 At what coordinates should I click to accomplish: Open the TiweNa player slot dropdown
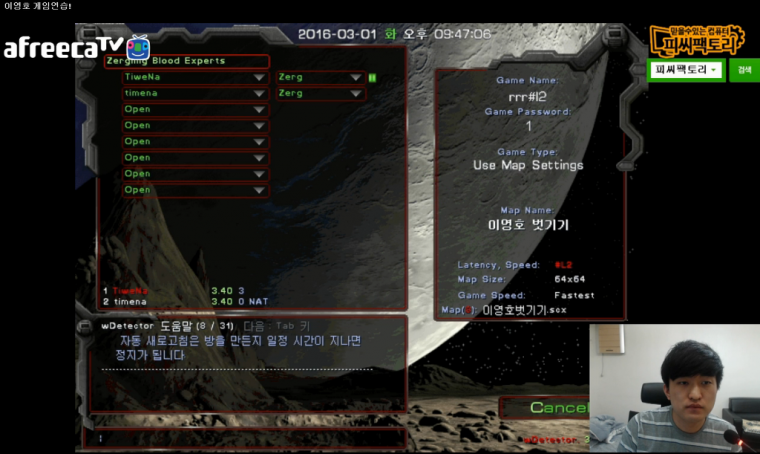coord(260,77)
